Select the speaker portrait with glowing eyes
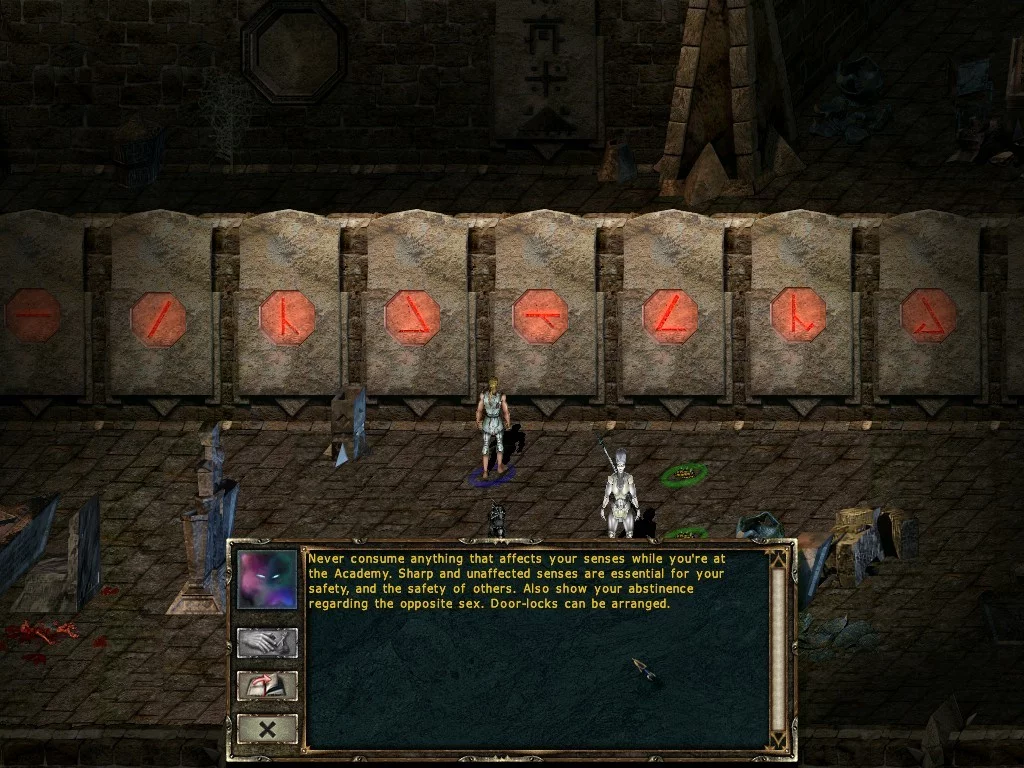Image resolution: width=1024 pixels, height=768 pixels. coord(267,580)
